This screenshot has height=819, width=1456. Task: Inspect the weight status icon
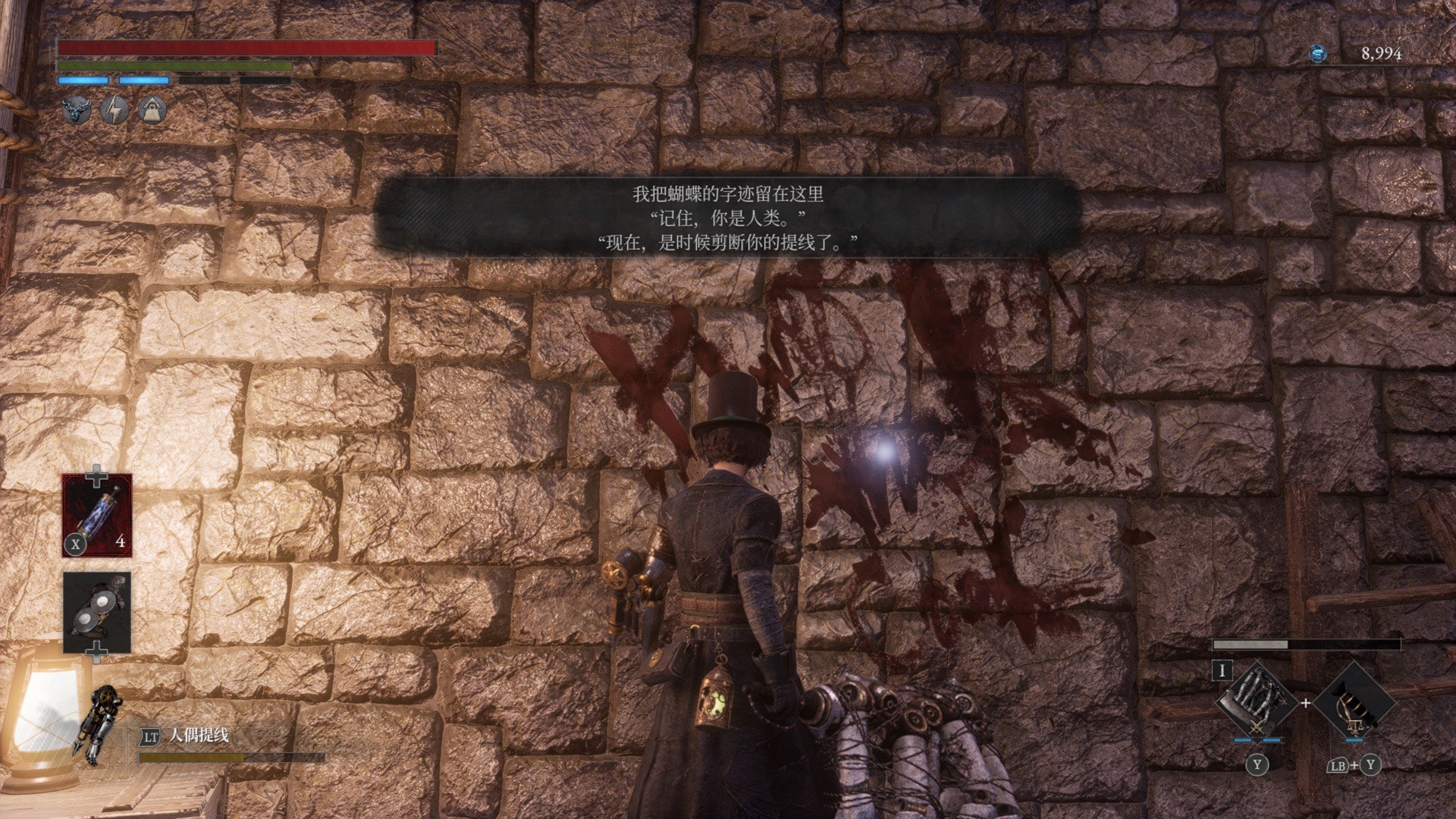coord(152,111)
